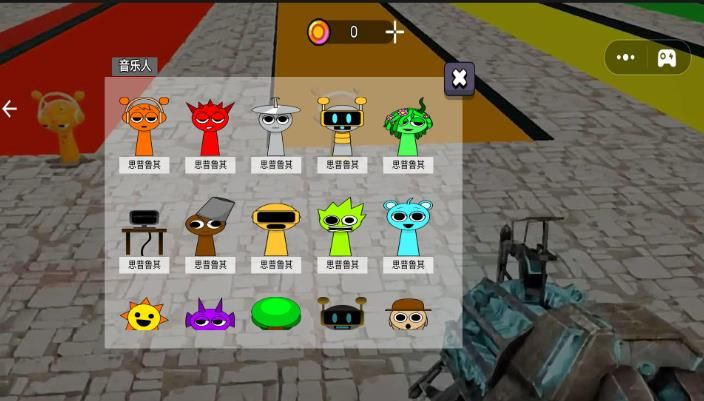
Task: Add more coins with plus button
Action: pyautogui.click(x=395, y=32)
